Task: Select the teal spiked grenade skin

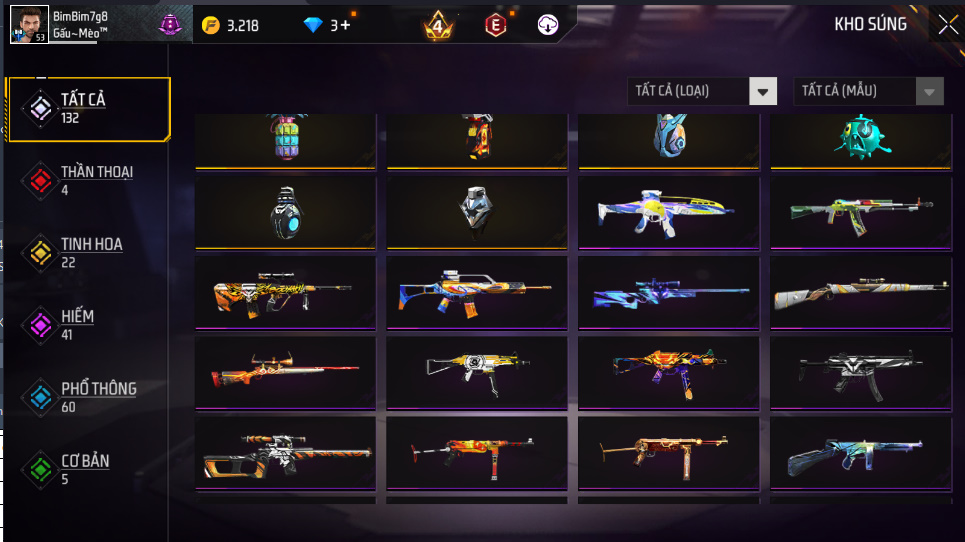Action: pos(860,139)
